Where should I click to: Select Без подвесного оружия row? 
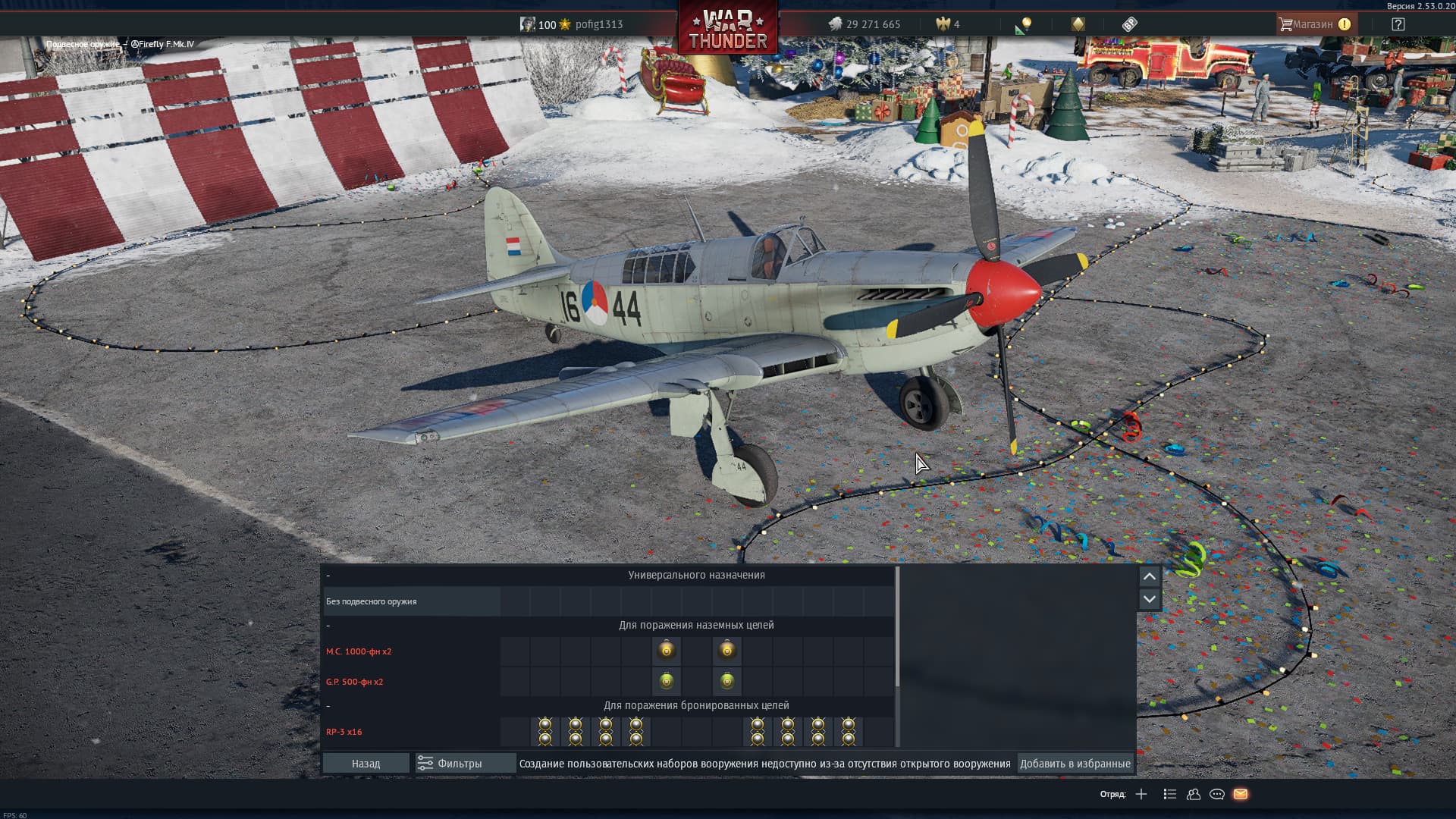[x=372, y=601]
